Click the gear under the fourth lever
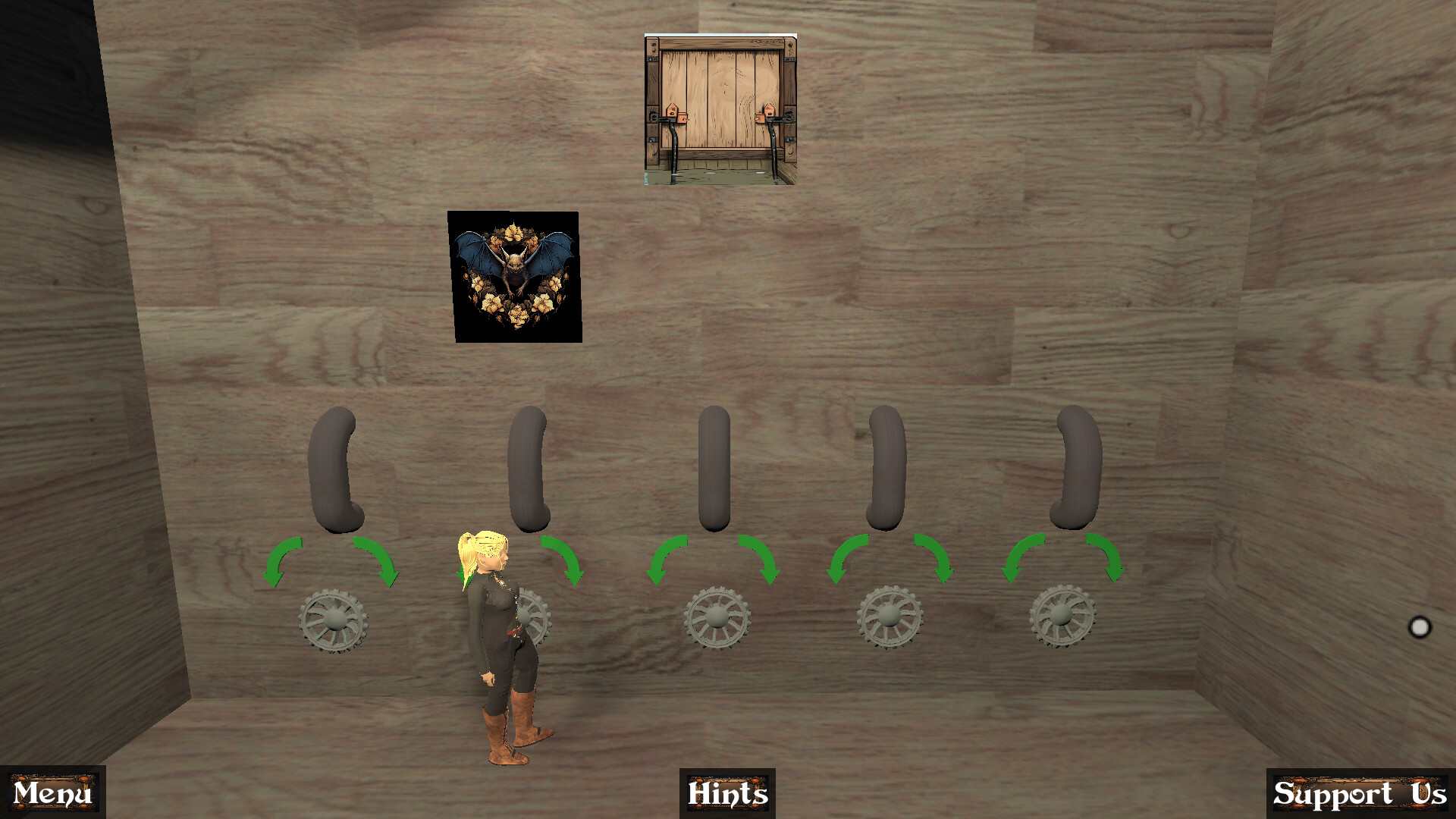 [x=889, y=614]
